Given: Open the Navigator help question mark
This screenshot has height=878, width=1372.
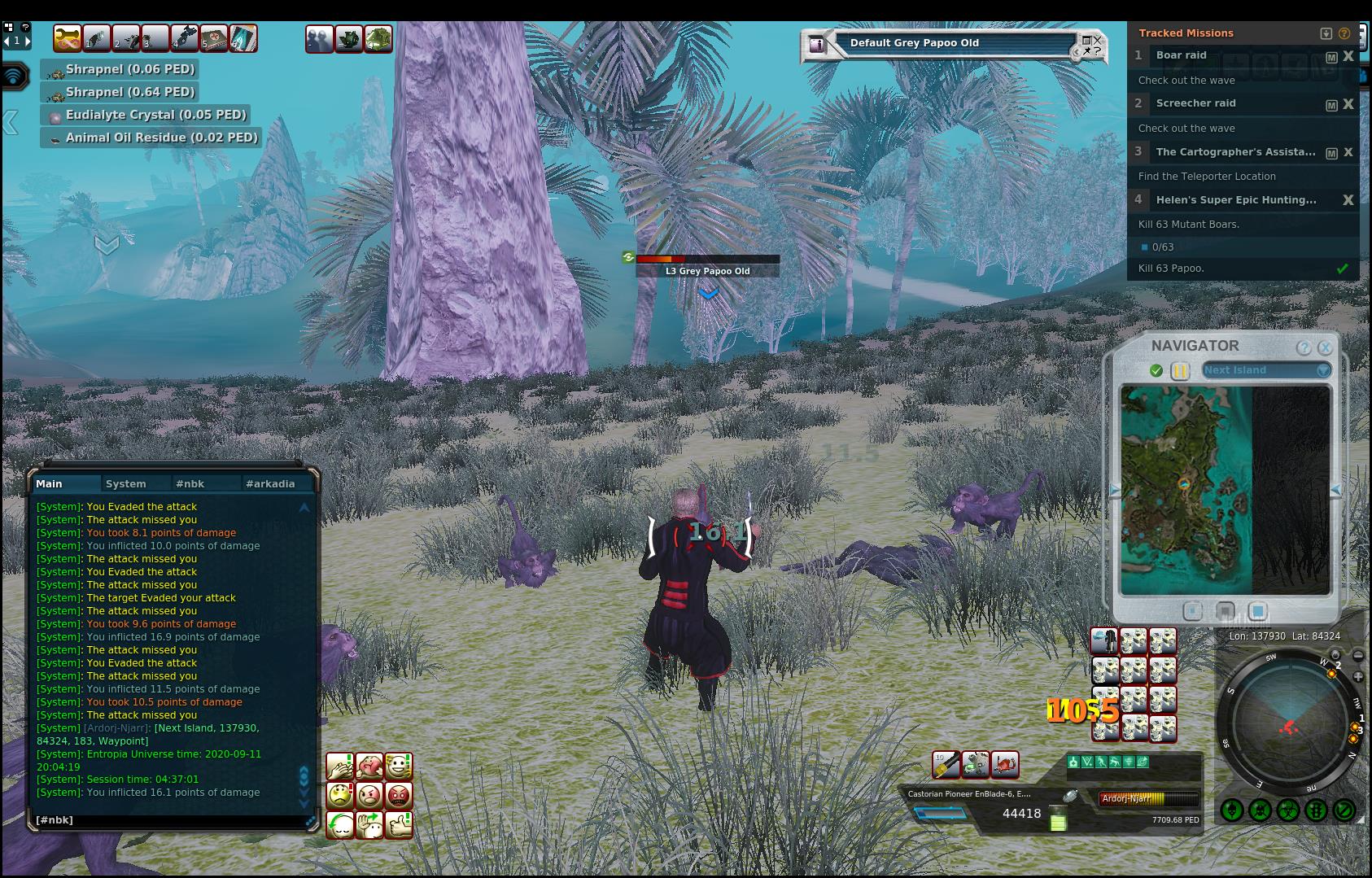Looking at the screenshot, I should tap(1304, 347).
